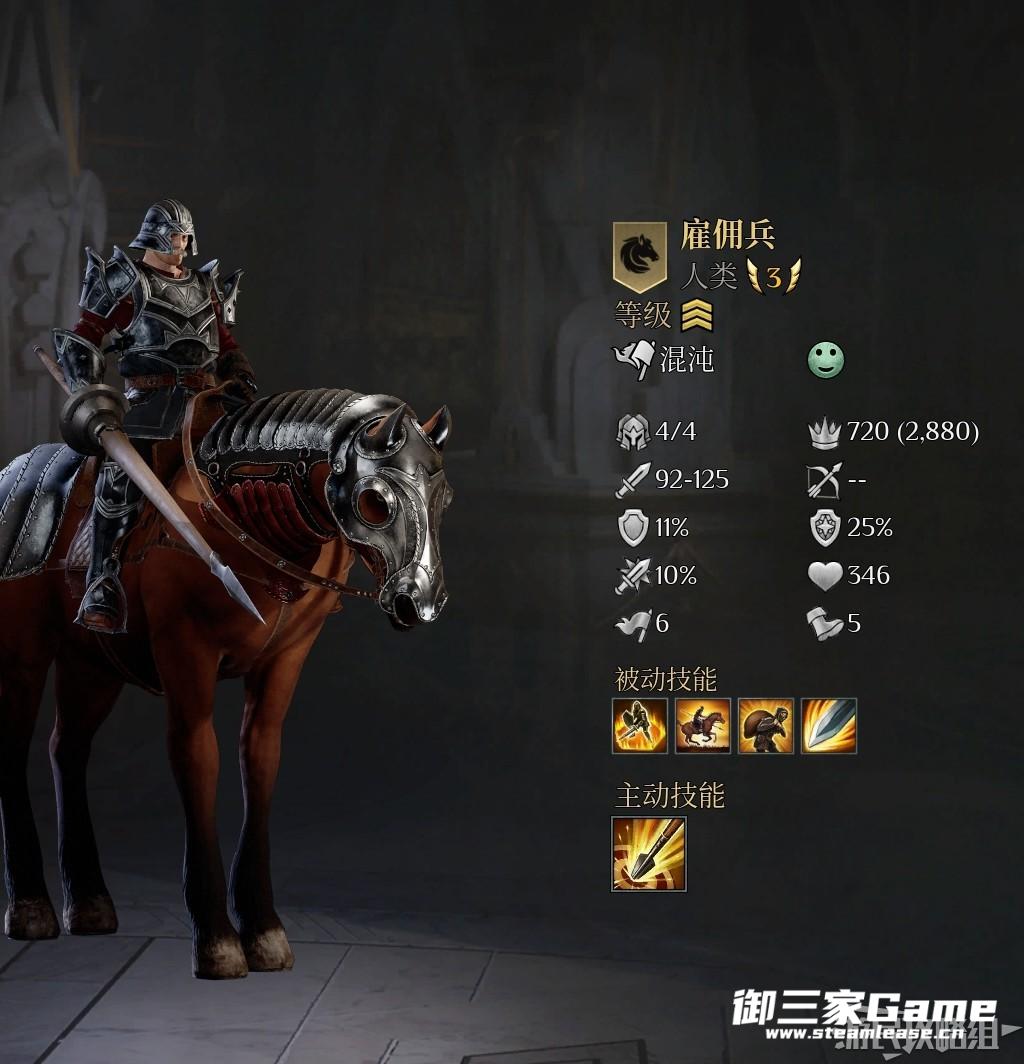This screenshot has width=1024, height=1064.
Task: Choose the gleaming blade passive skill icon
Action: pos(829,726)
